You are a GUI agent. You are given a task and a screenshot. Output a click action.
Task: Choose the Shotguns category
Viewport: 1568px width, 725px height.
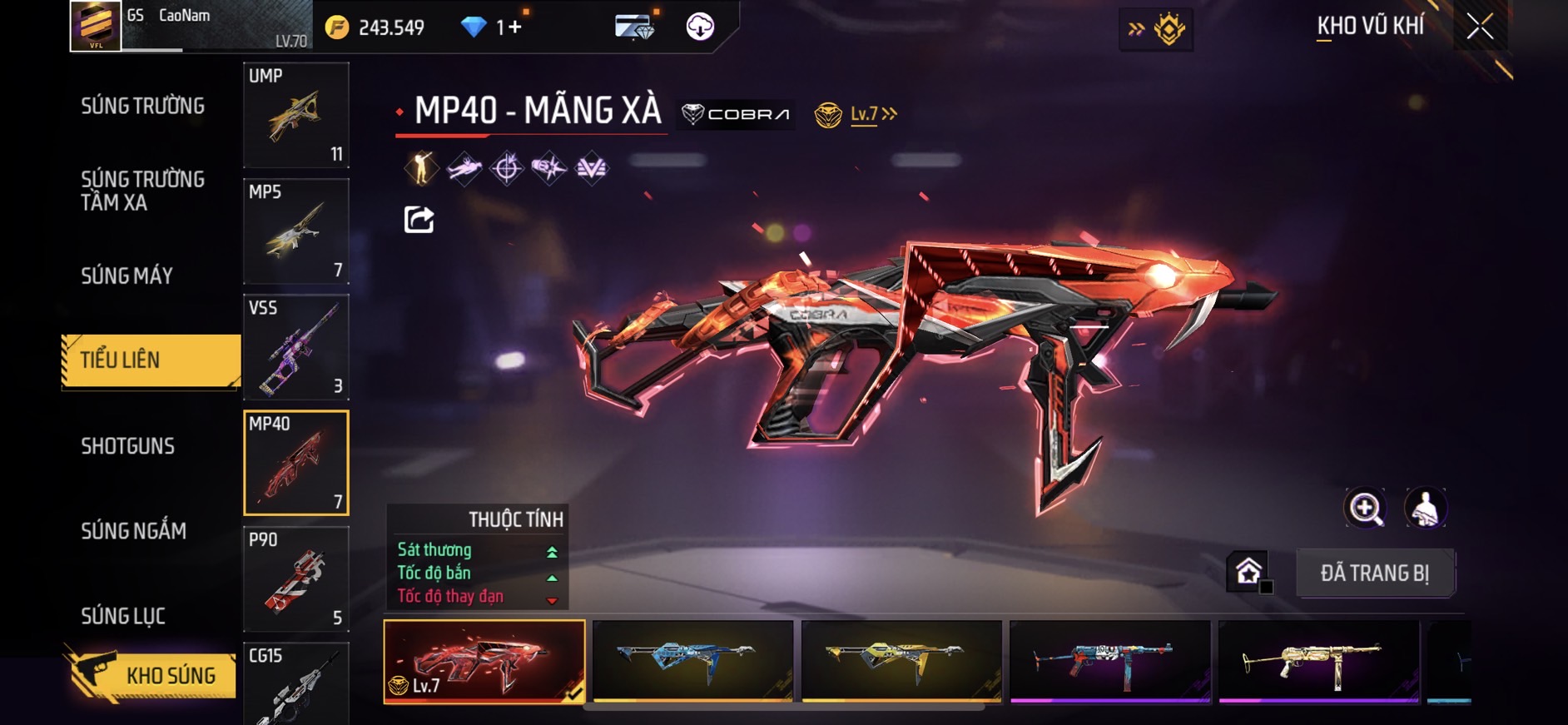point(127,446)
